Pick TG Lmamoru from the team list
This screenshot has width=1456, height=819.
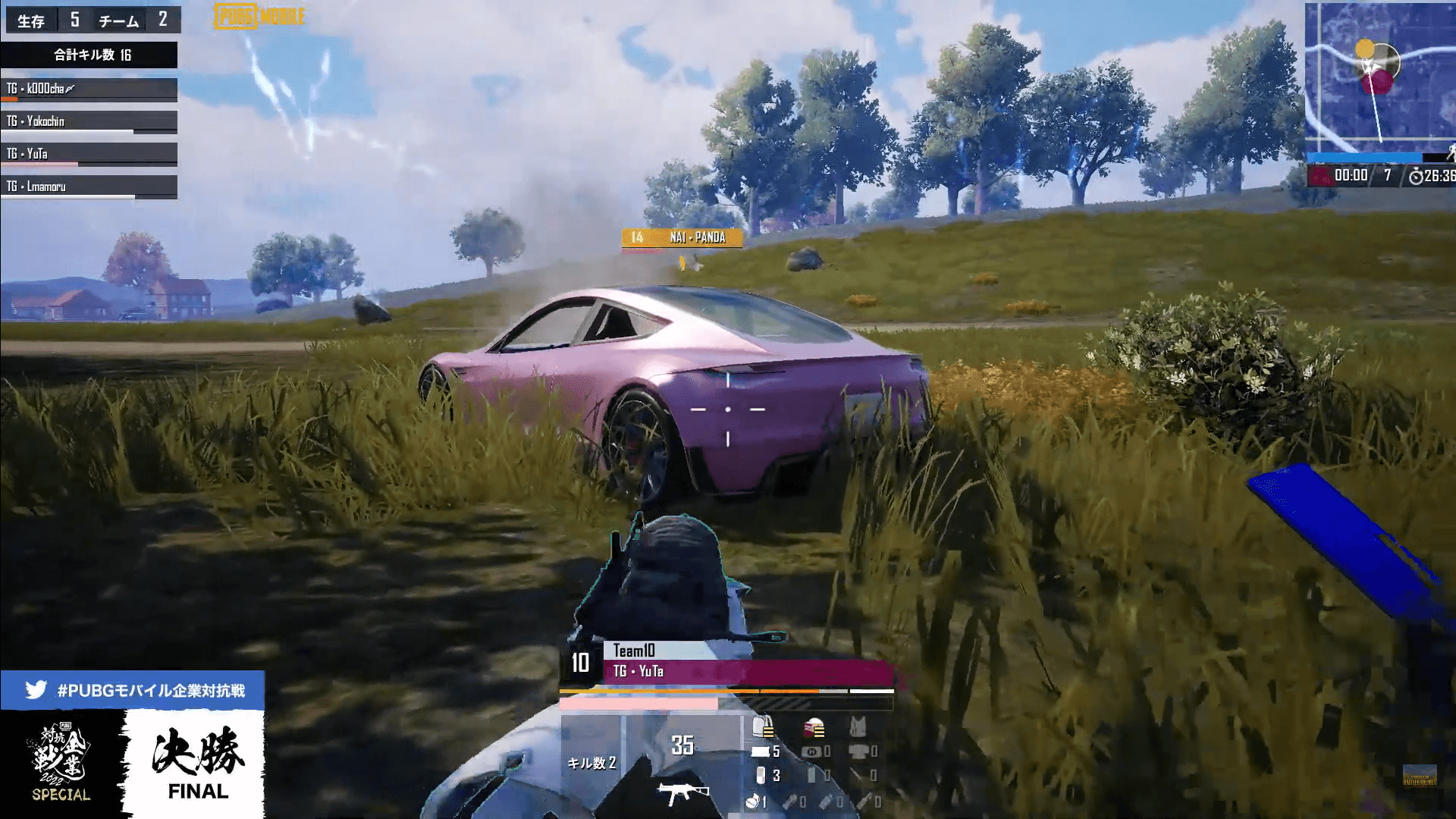(x=89, y=187)
